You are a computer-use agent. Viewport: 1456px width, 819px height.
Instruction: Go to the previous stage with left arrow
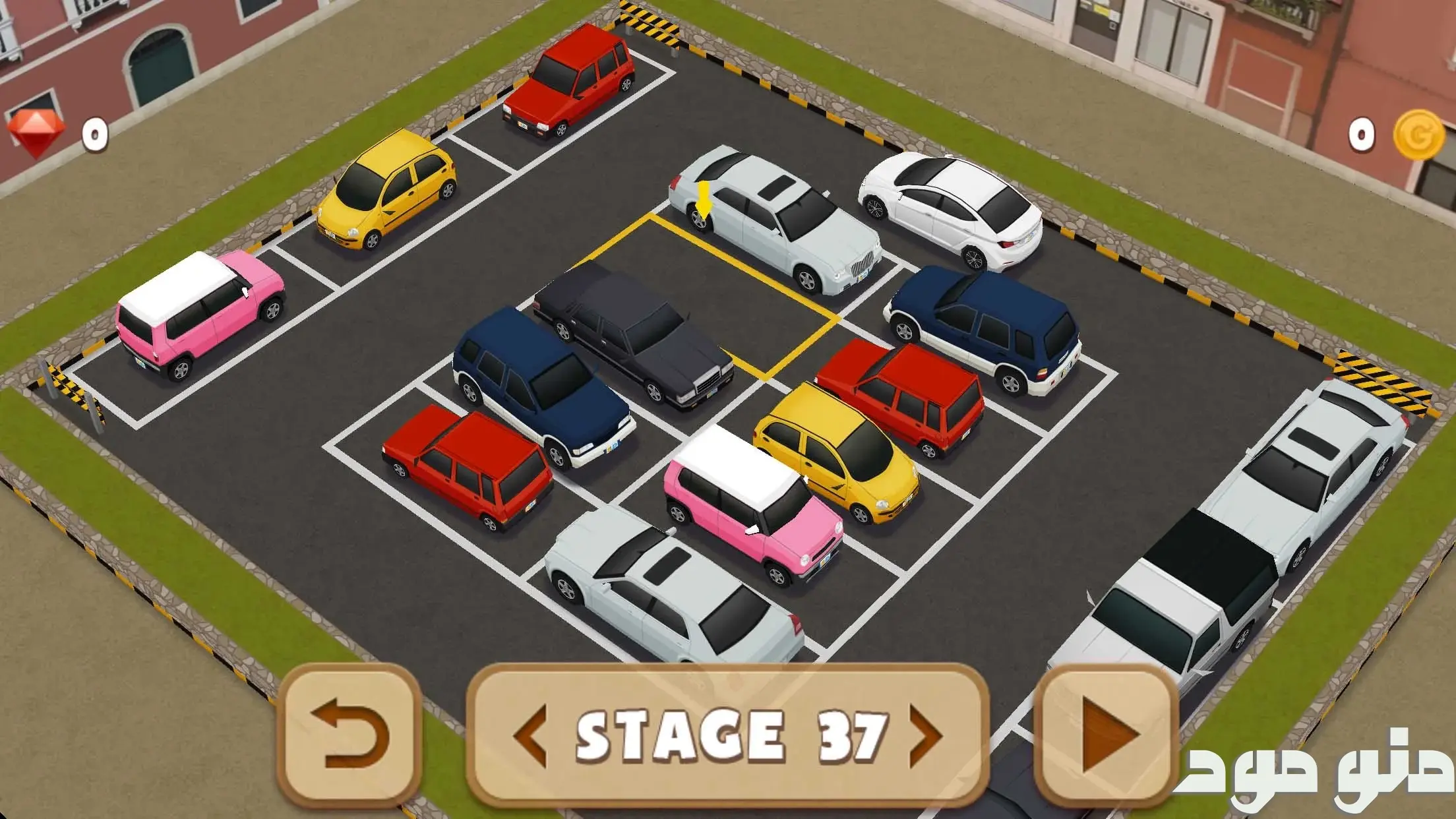530,735
